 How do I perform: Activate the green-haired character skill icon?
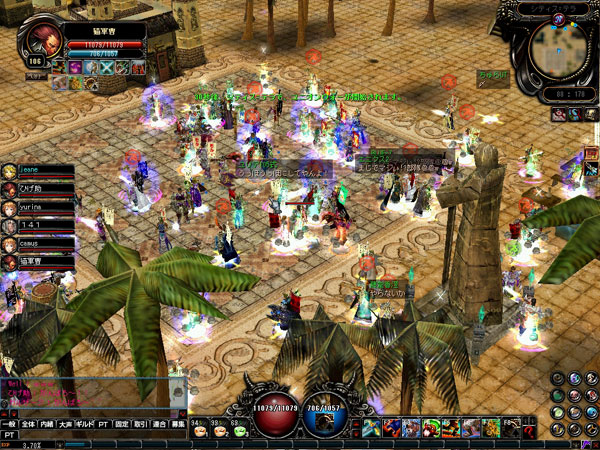pyautogui.click(x=432, y=429)
